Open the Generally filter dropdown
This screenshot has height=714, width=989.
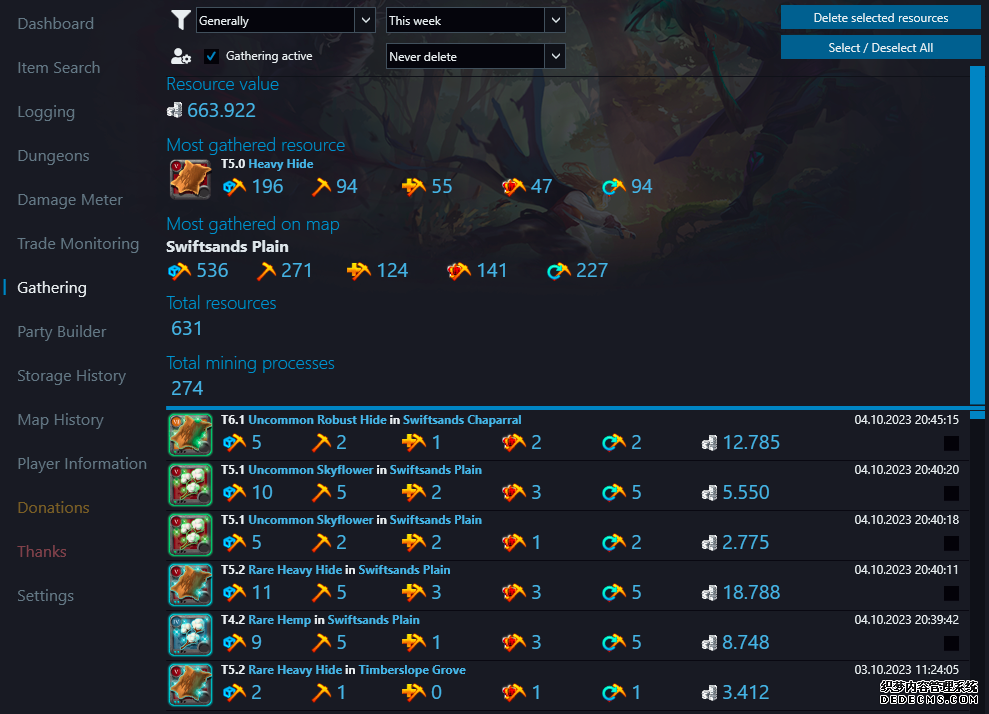(285, 20)
